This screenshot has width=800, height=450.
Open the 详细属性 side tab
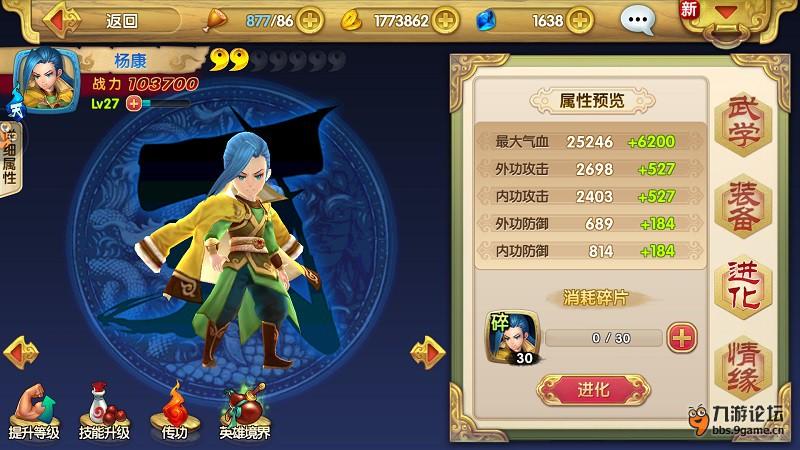coord(10,160)
